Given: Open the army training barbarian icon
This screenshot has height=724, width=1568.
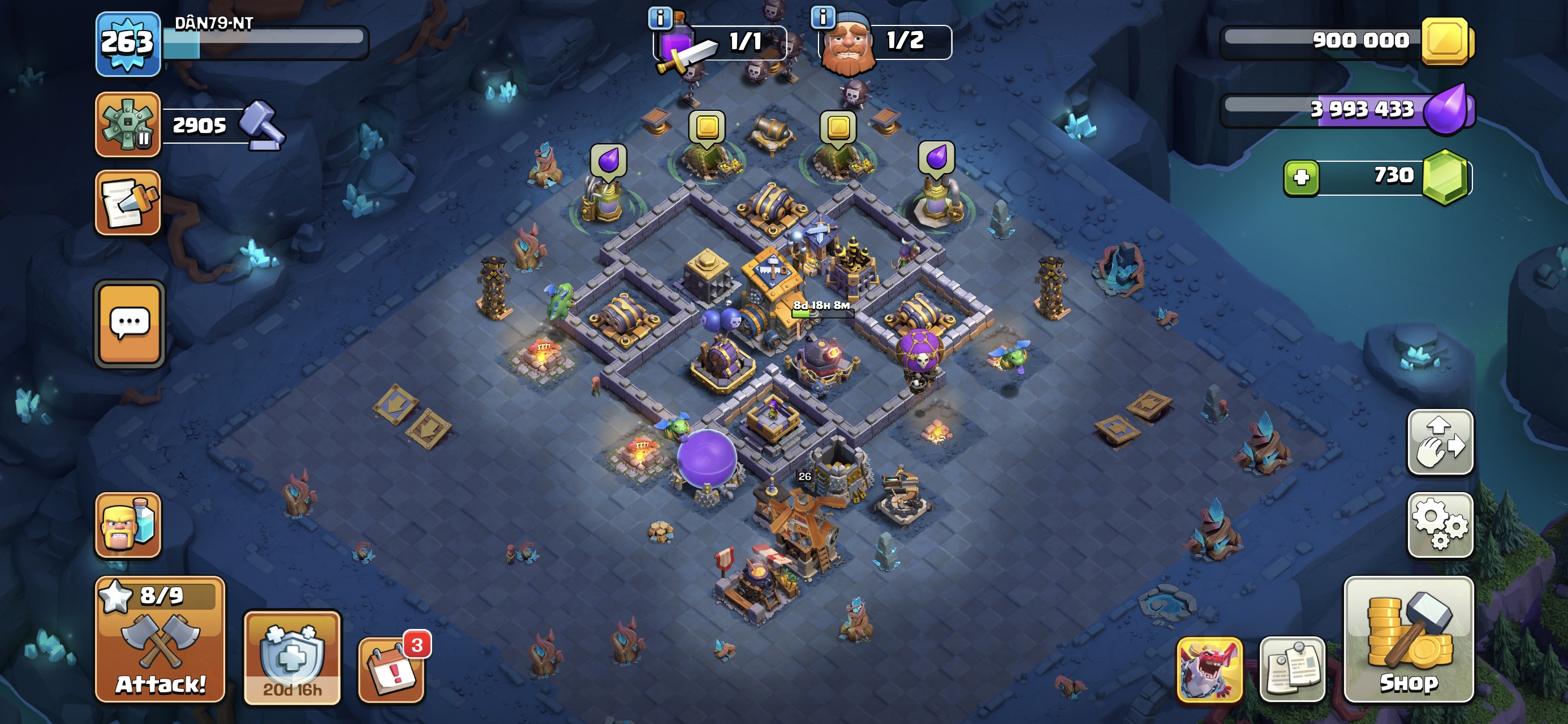Looking at the screenshot, I should (x=128, y=524).
